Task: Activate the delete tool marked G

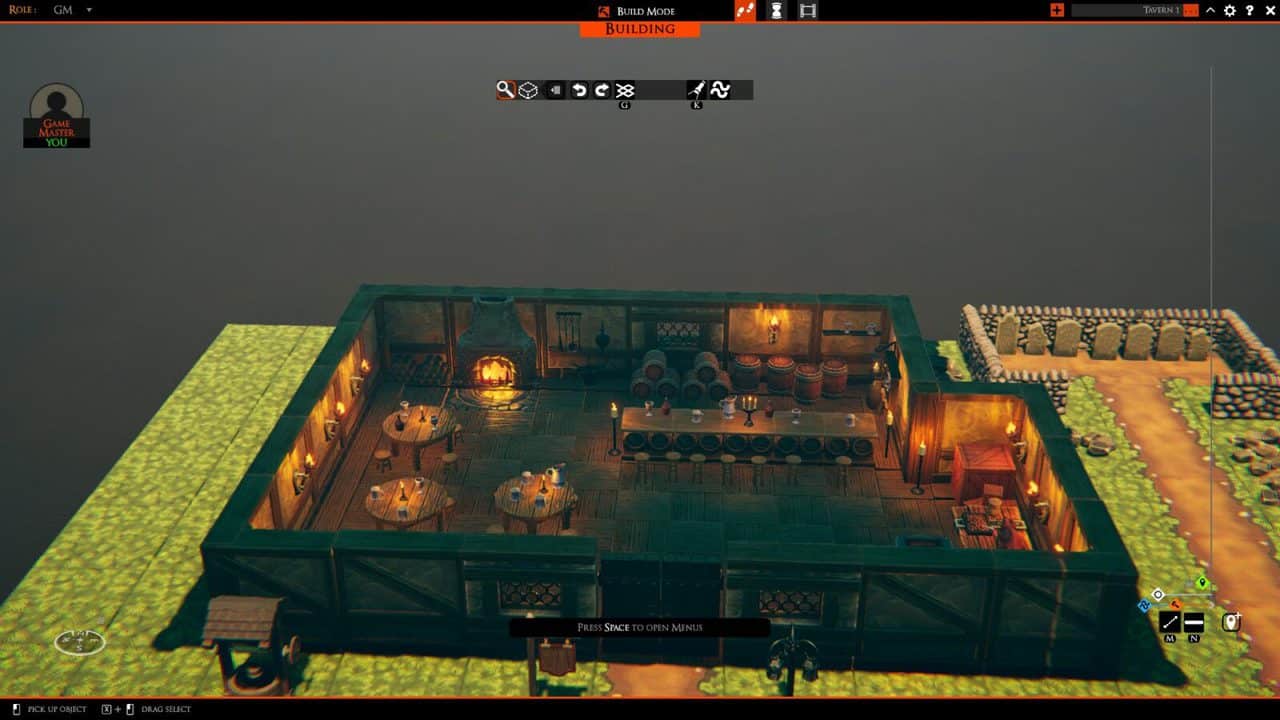Action: (x=626, y=89)
